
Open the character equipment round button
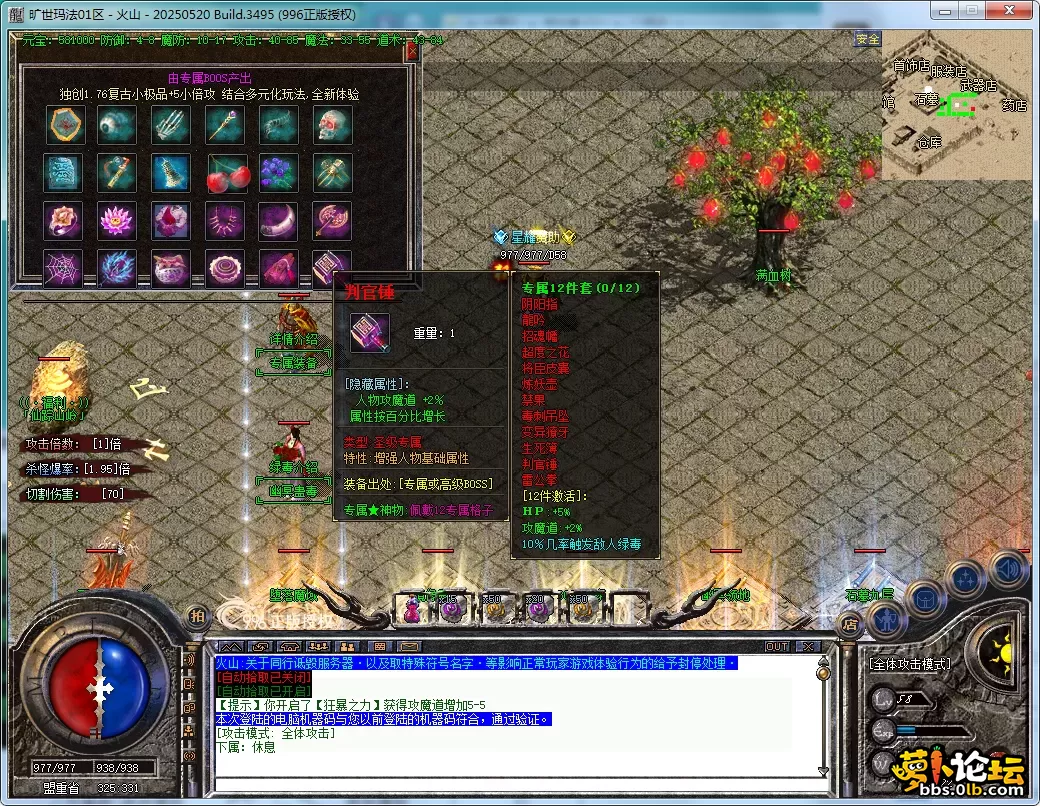click(x=887, y=620)
